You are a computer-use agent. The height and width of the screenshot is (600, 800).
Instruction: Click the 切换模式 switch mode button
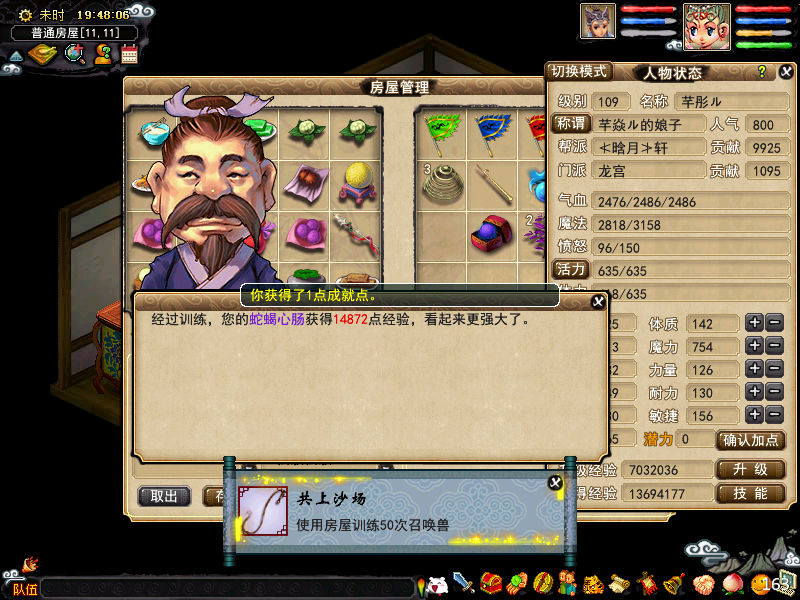coord(579,72)
